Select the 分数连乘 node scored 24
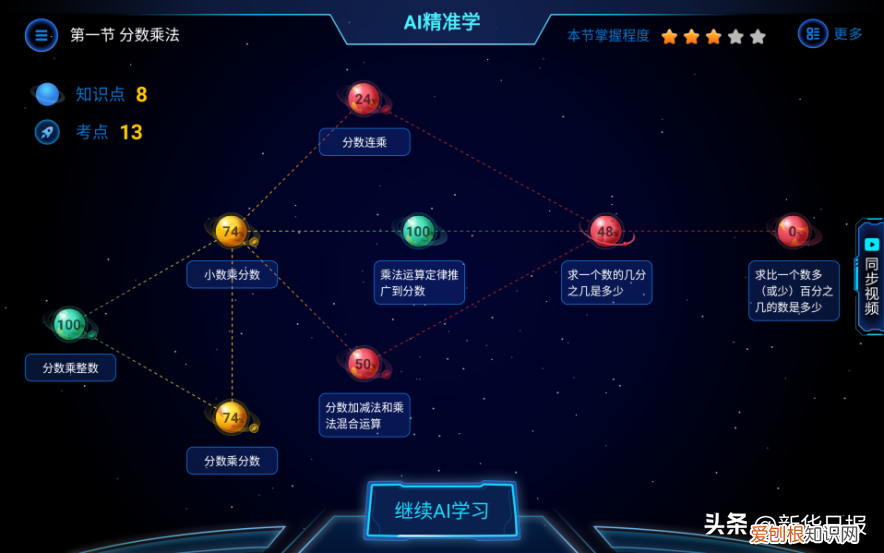 click(x=364, y=99)
